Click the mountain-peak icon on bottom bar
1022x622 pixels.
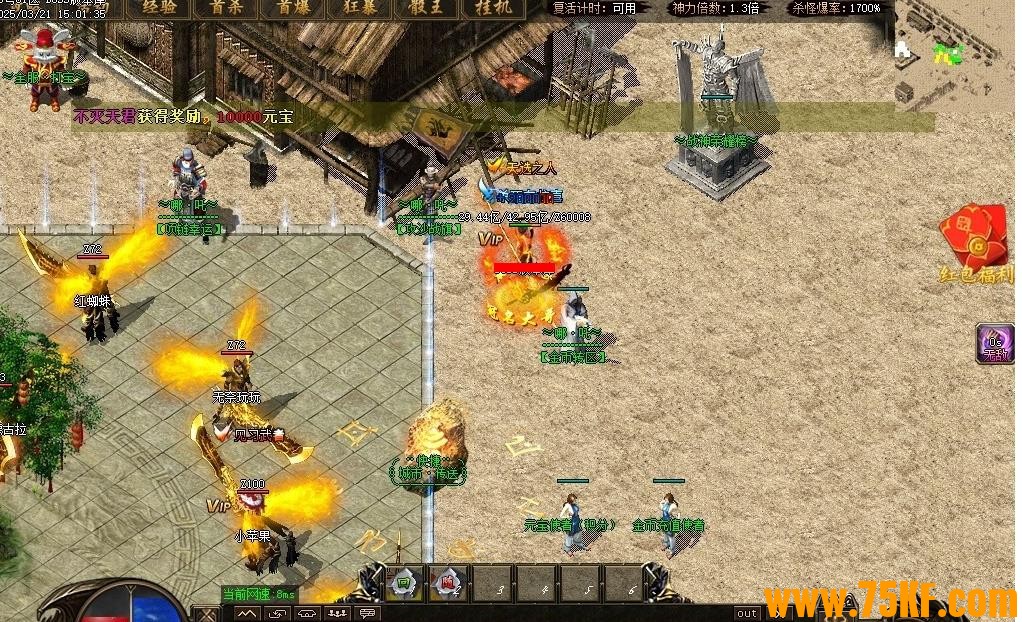pos(246,613)
